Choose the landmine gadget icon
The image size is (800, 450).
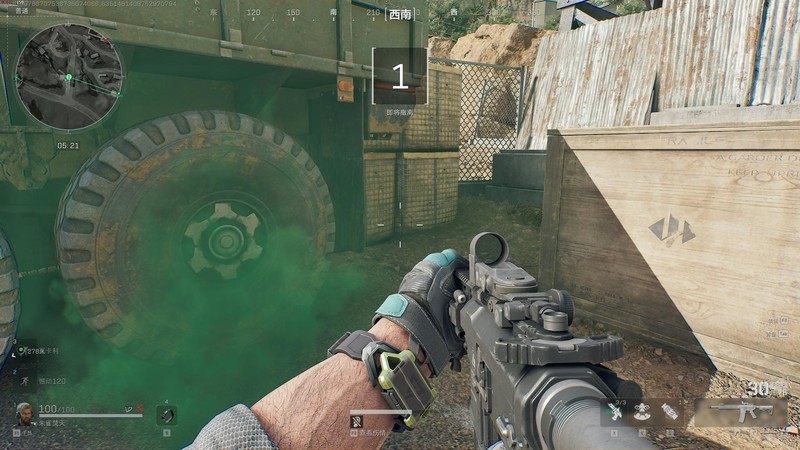(644, 412)
